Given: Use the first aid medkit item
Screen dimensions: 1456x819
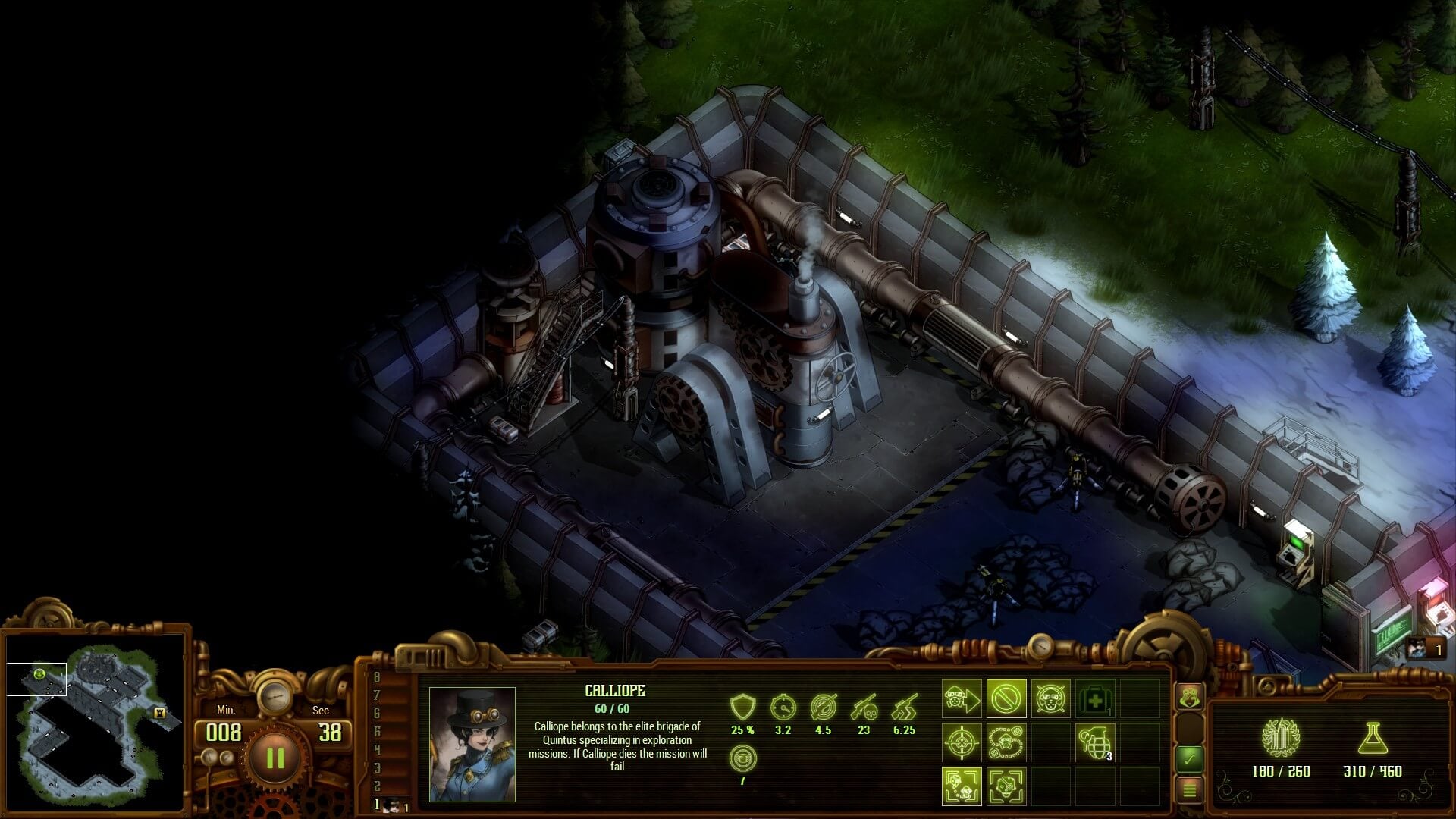Looking at the screenshot, I should point(1095,698).
